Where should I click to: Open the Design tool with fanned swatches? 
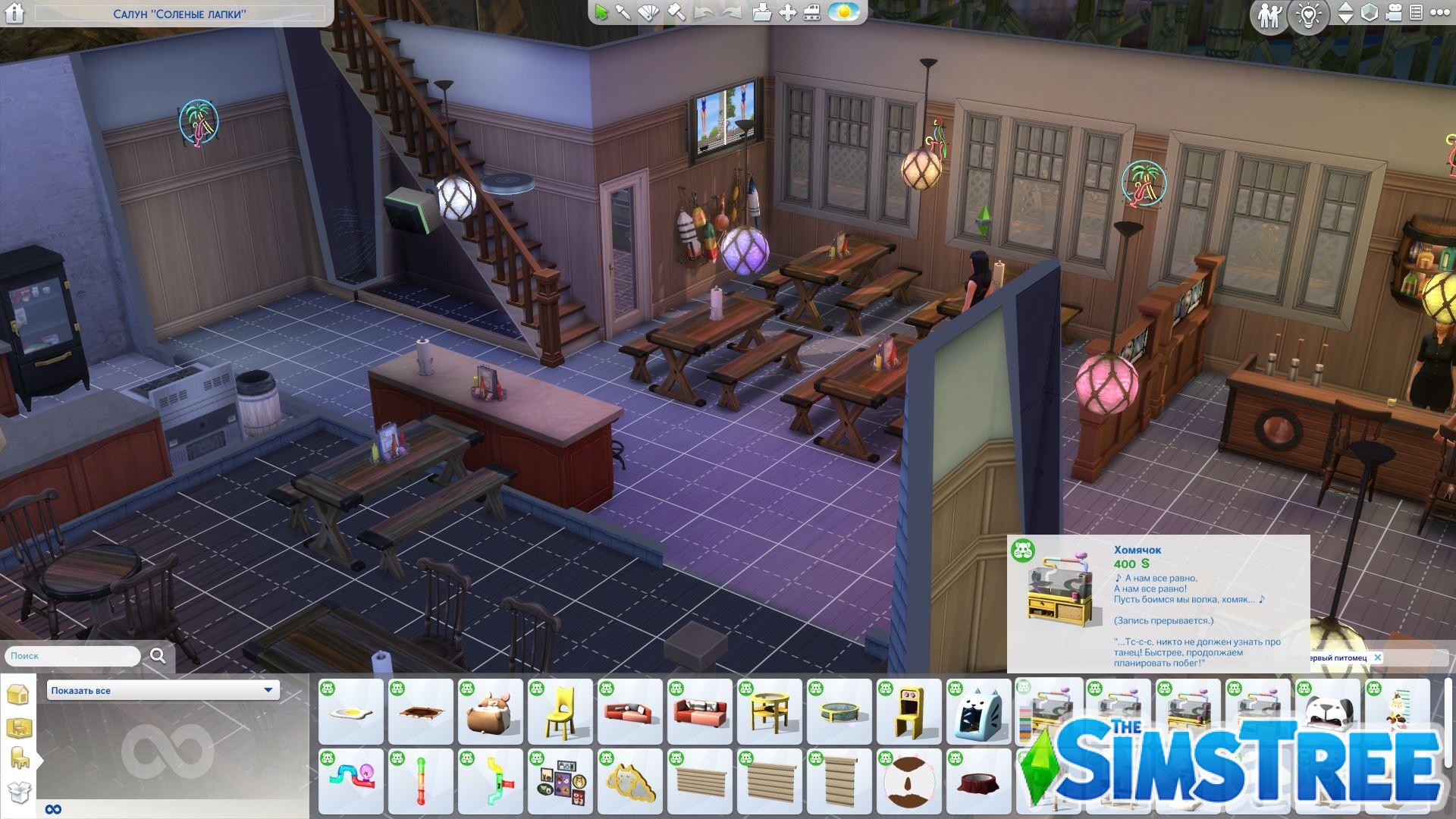[650, 13]
